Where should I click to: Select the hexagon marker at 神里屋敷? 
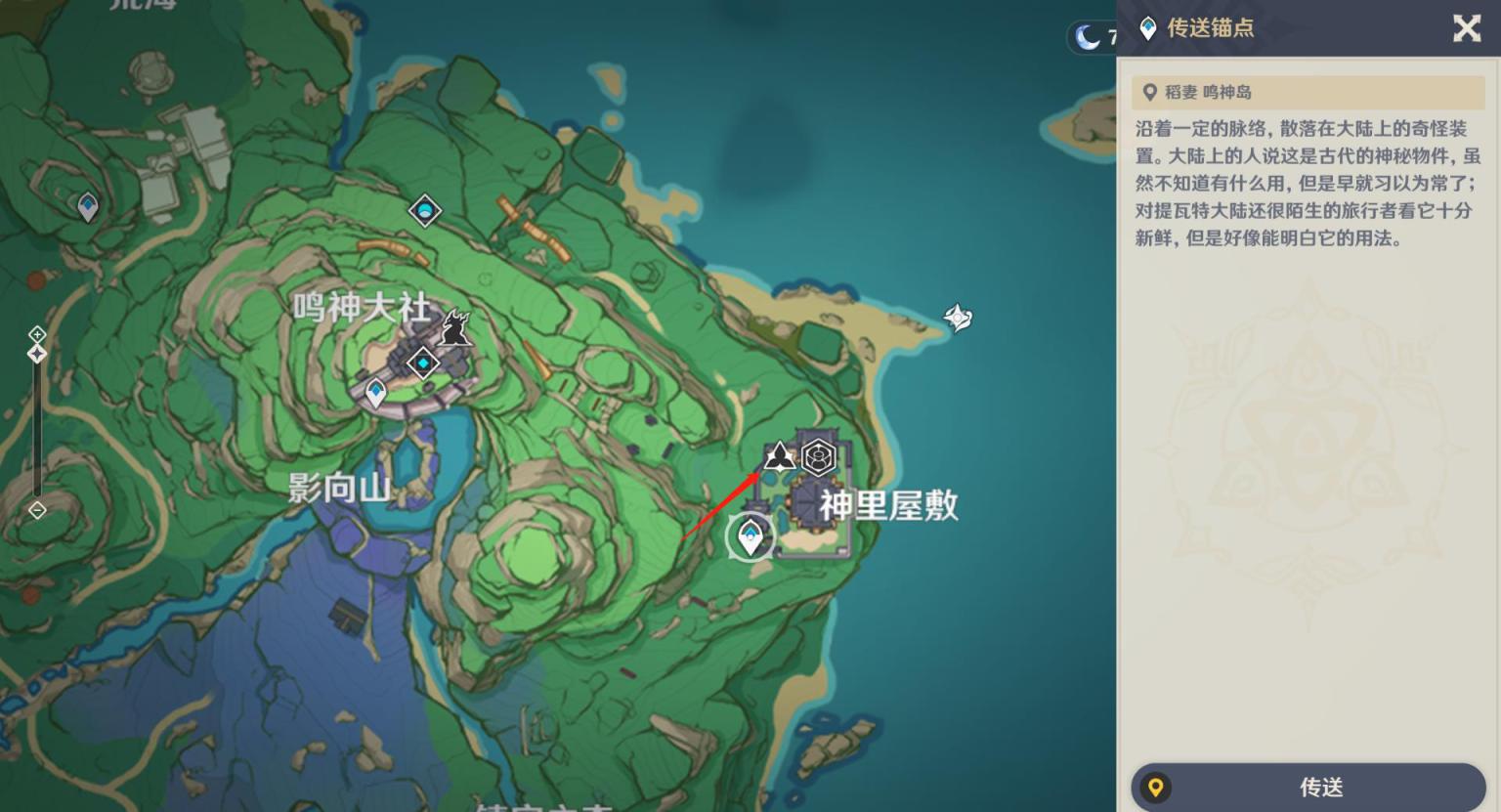tap(819, 456)
